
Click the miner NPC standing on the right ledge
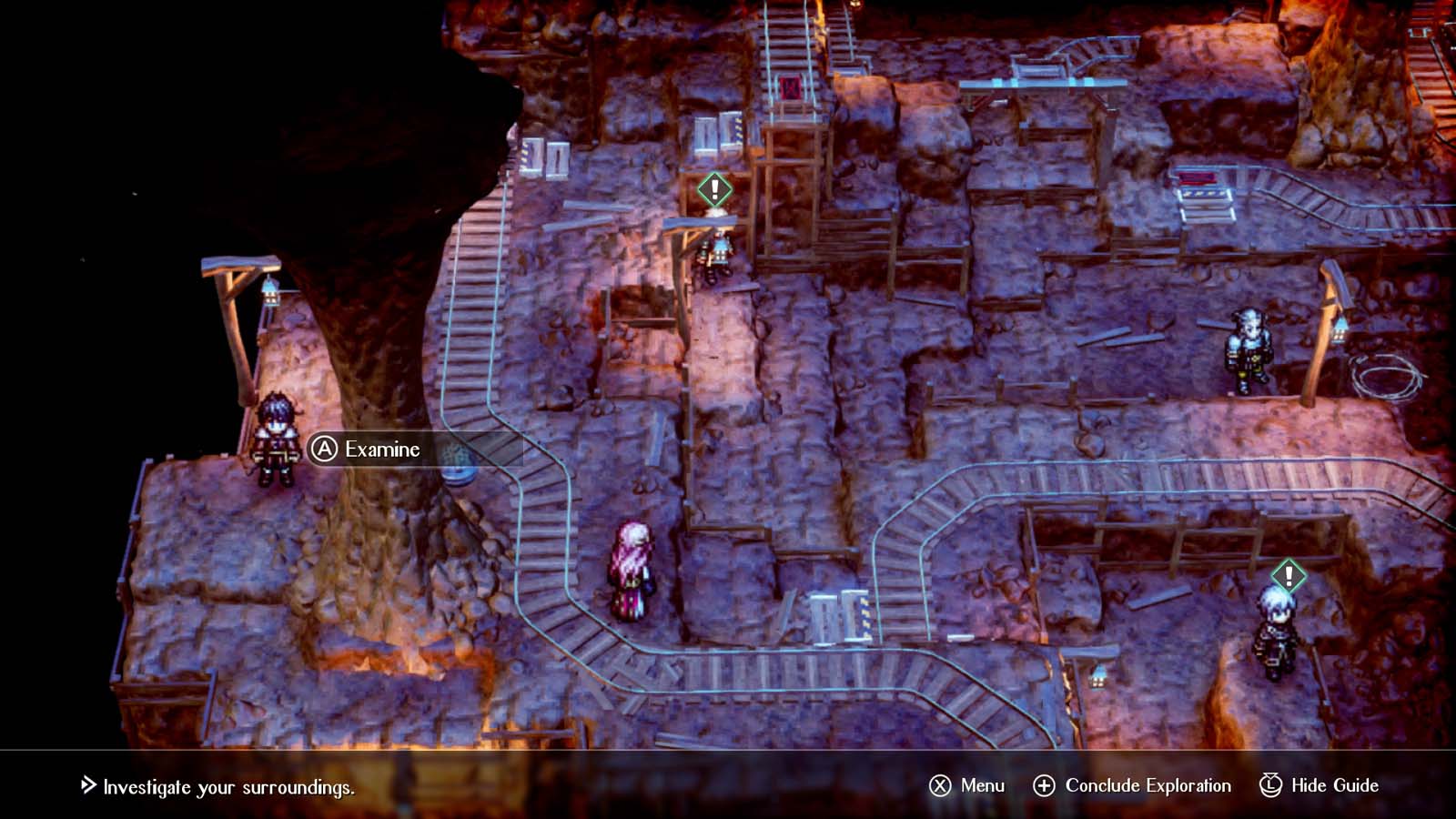1249,350
